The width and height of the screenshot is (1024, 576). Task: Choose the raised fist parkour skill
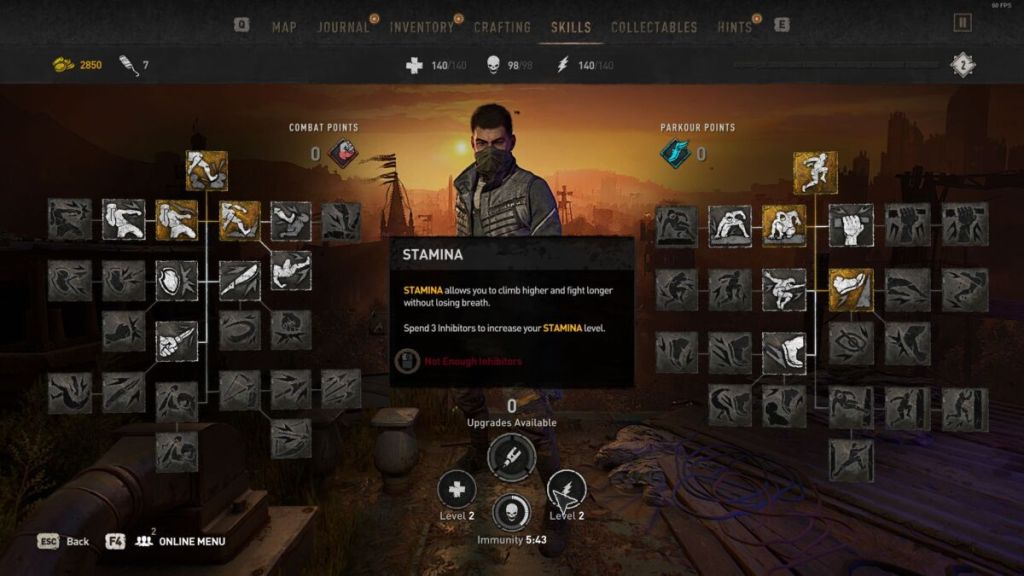(x=851, y=225)
